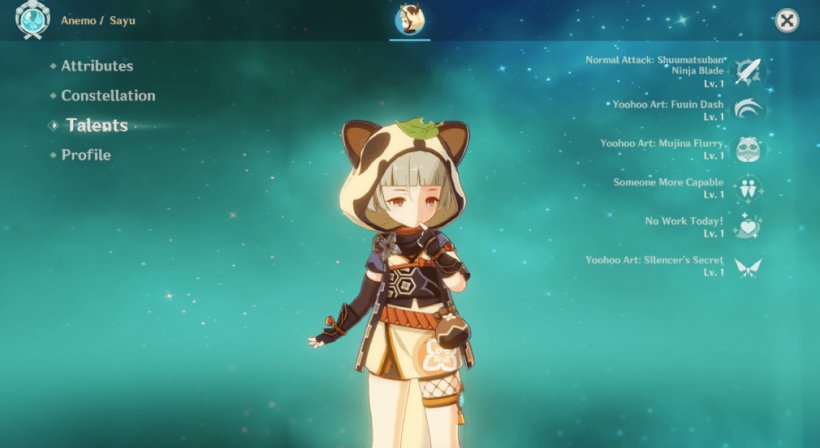Screen dimensions: 820x448
Task: Inspect Yoohoo Art: Mujina Flurry talent
Action: pos(747,149)
